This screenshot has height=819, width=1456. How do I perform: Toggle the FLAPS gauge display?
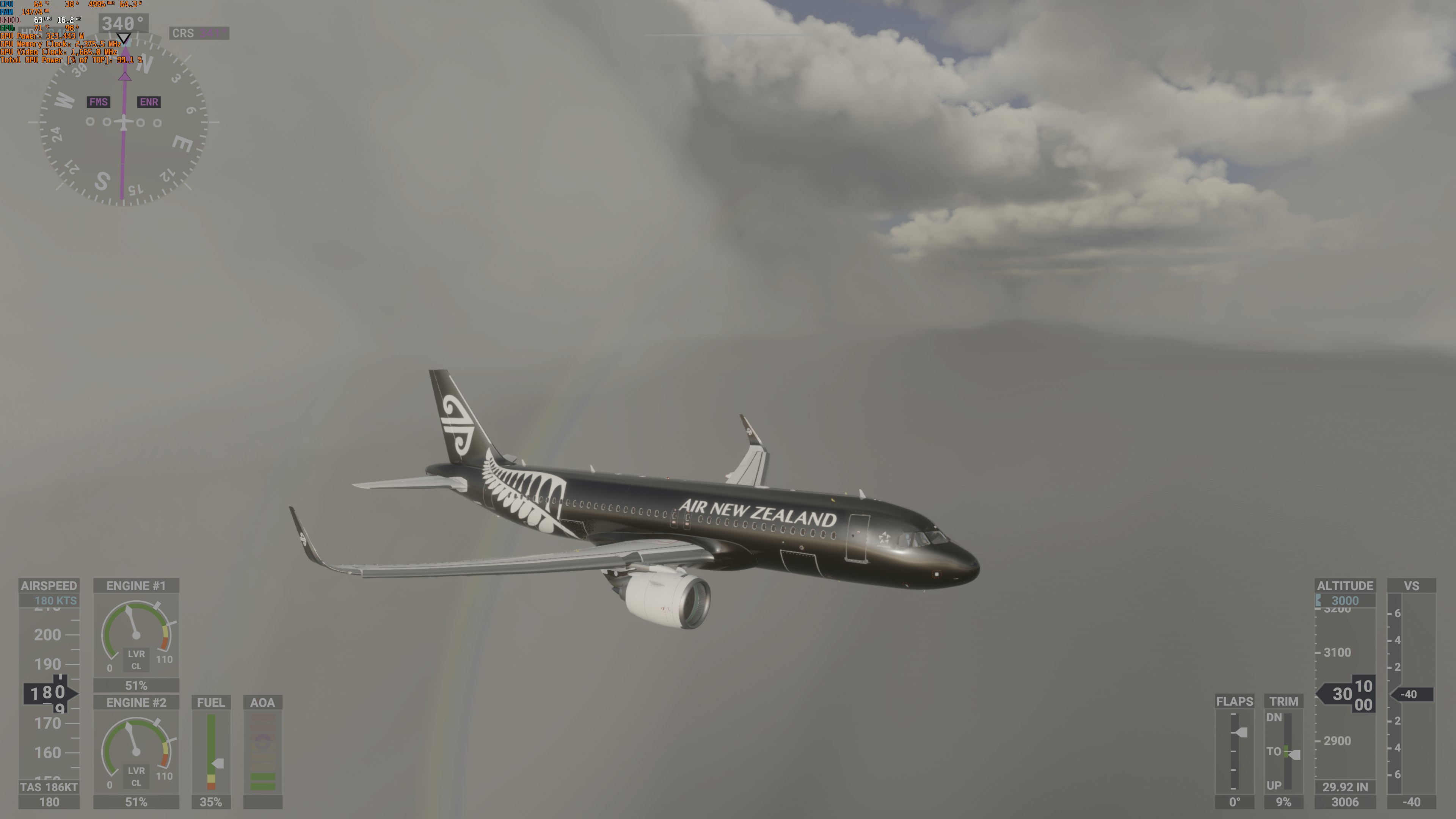(1236, 701)
